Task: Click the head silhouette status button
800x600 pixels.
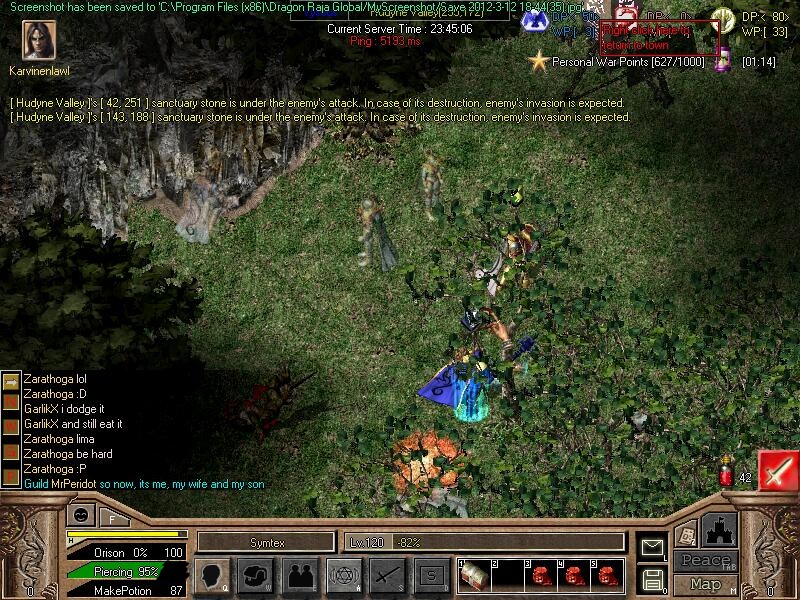Action: [x=212, y=575]
